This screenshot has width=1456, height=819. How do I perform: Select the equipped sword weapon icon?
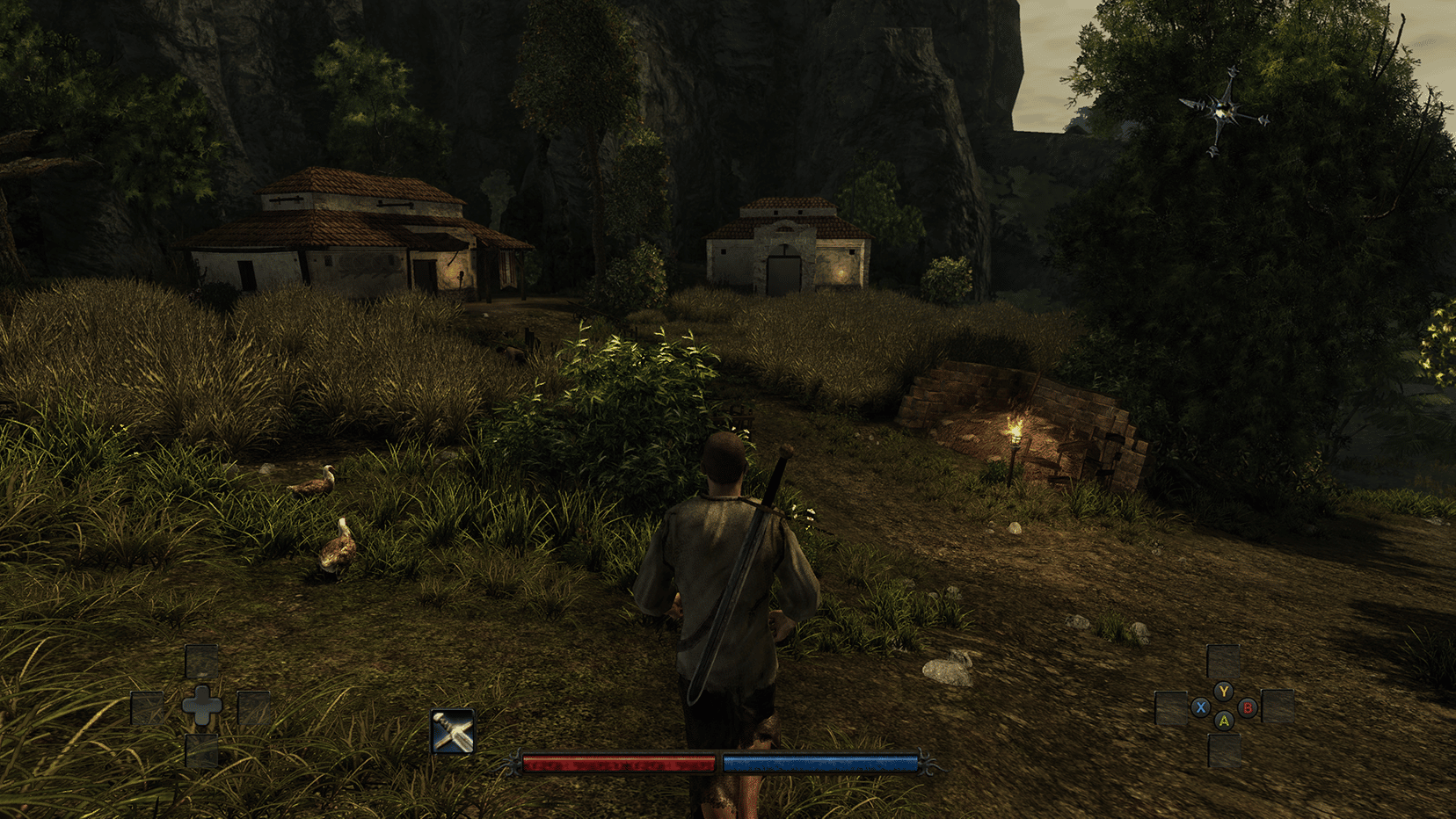click(453, 731)
